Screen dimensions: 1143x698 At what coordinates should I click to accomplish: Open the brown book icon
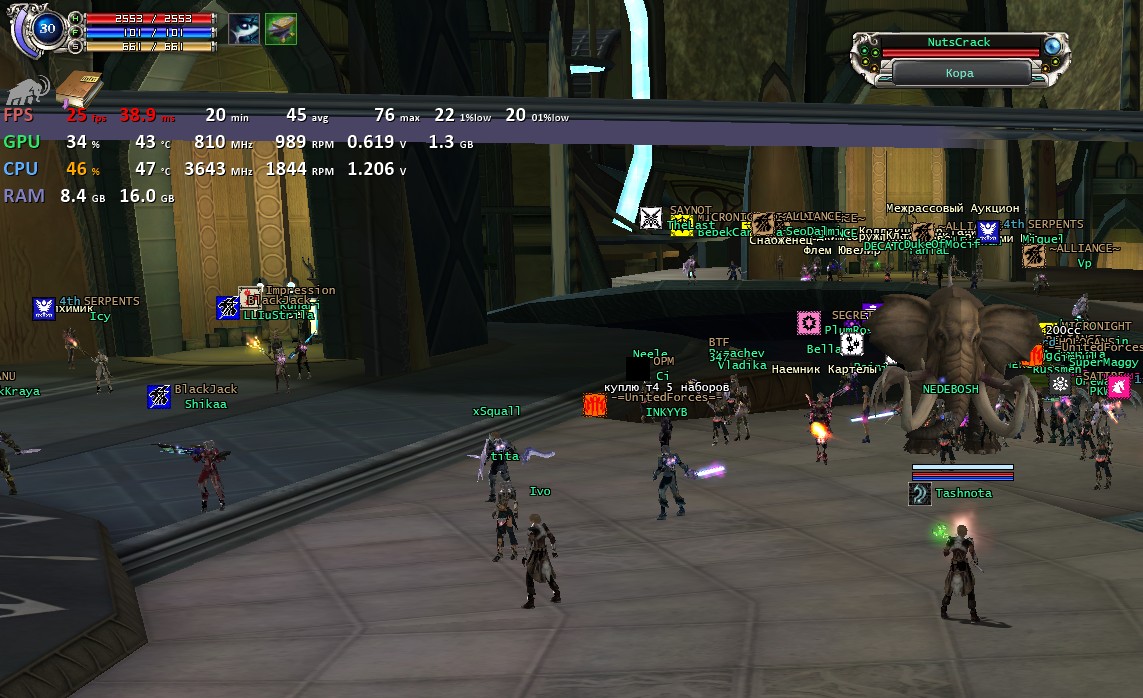78,90
